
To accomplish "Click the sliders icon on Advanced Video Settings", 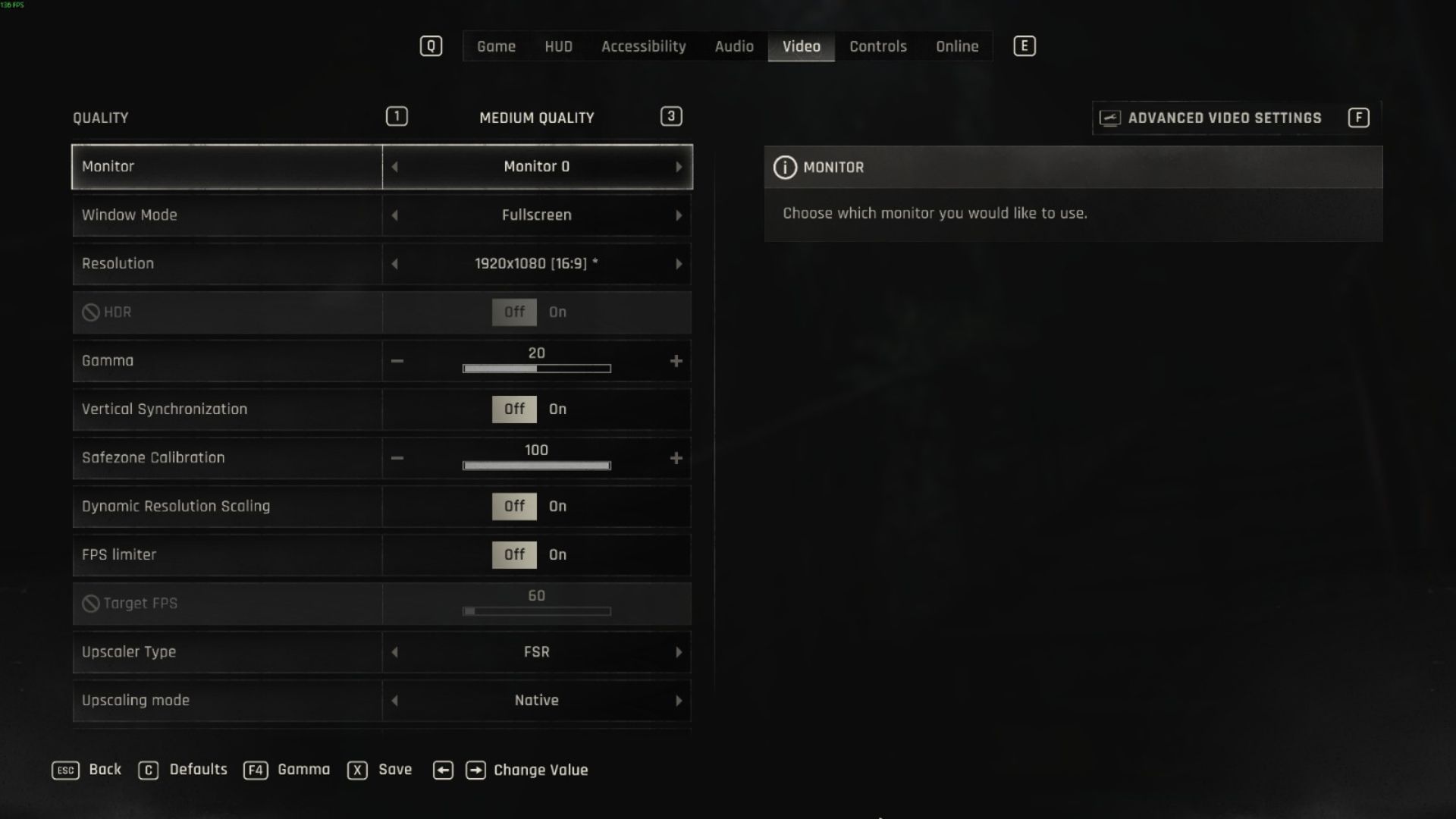I will [x=1109, y=118].
